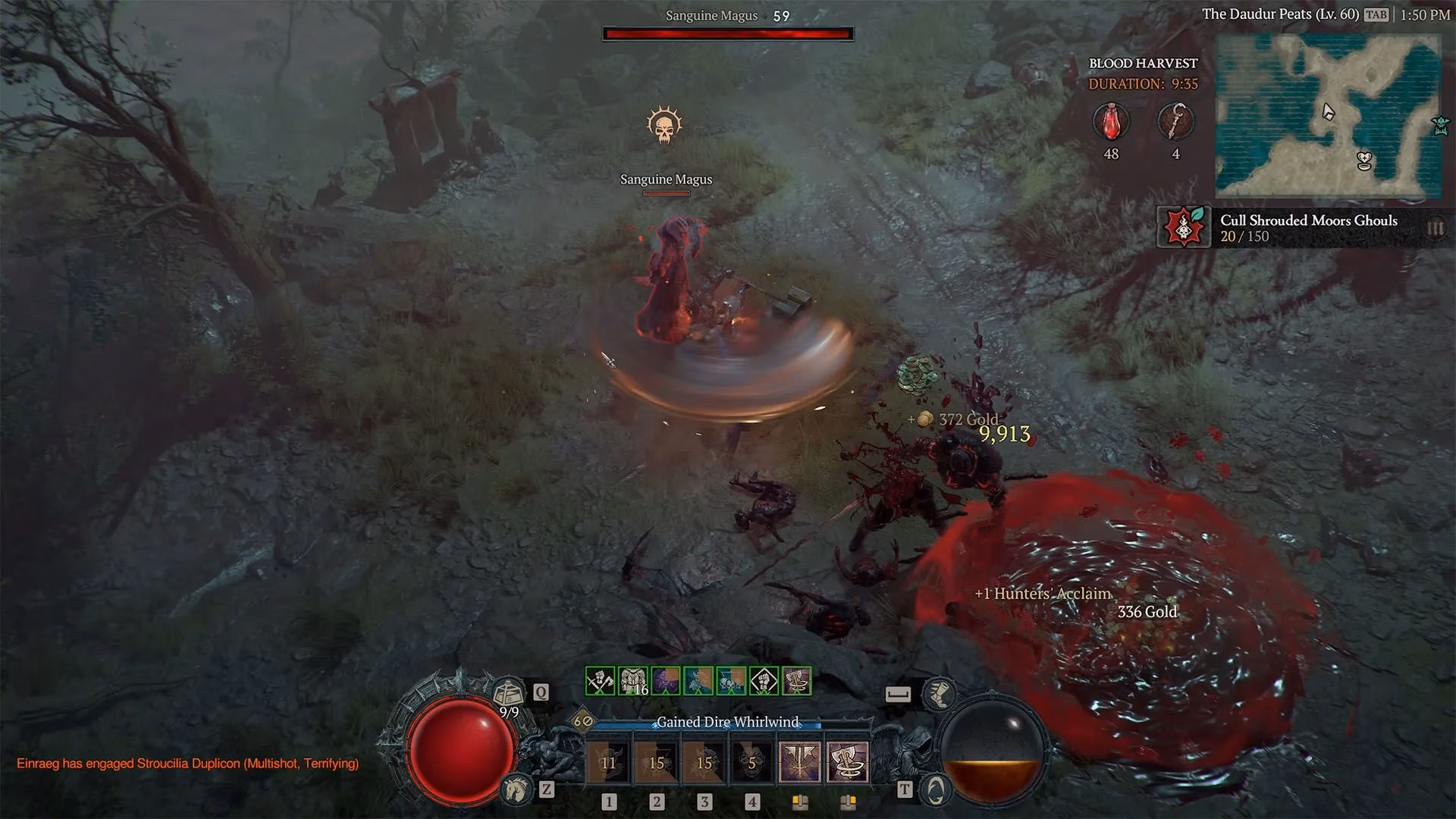This screenshot has height=819, width=1456.
Task: Click the 1:50 PM clock display
Action: tap(1424, 14)
